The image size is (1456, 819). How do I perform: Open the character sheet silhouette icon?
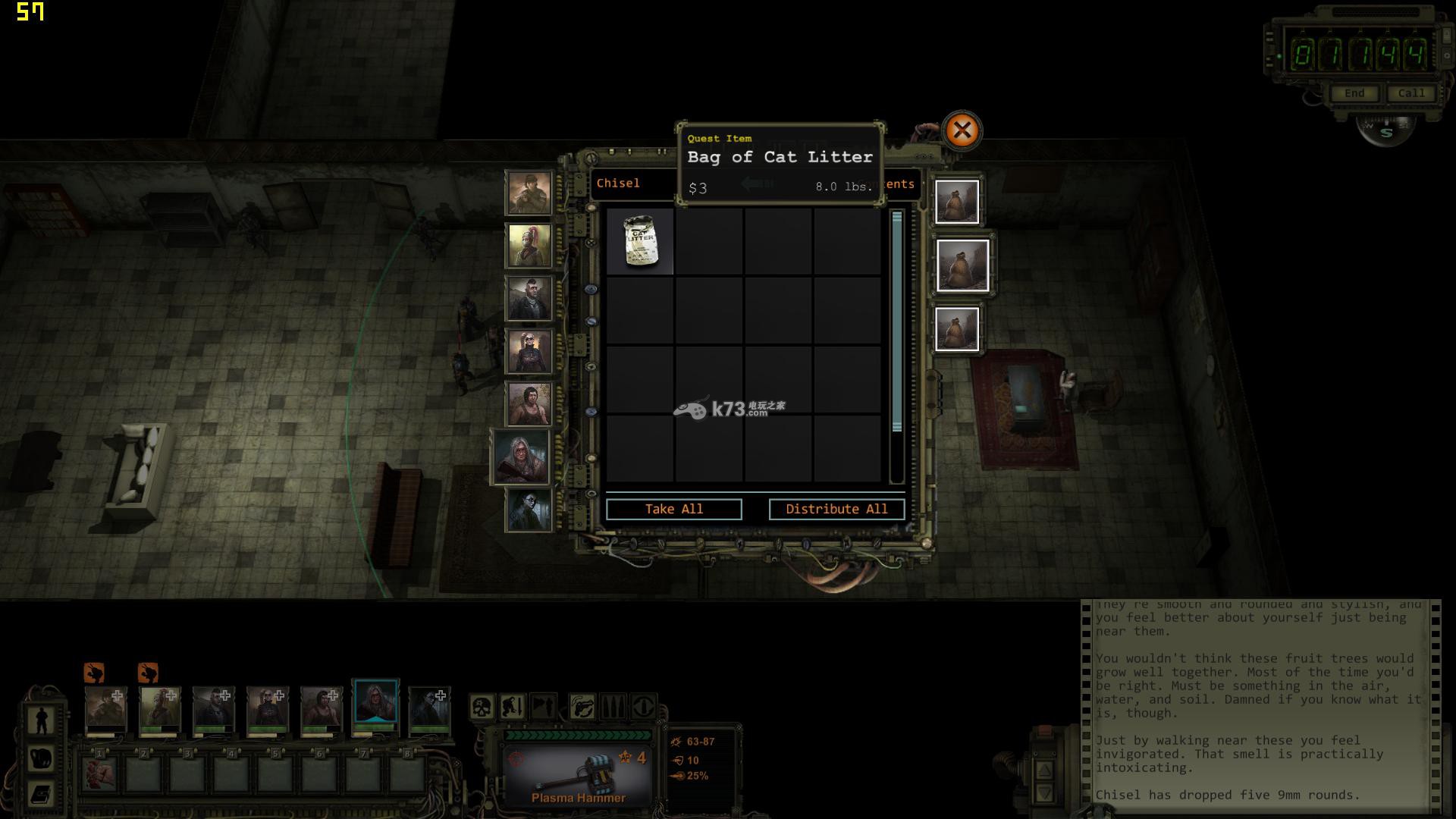point(41,719)
